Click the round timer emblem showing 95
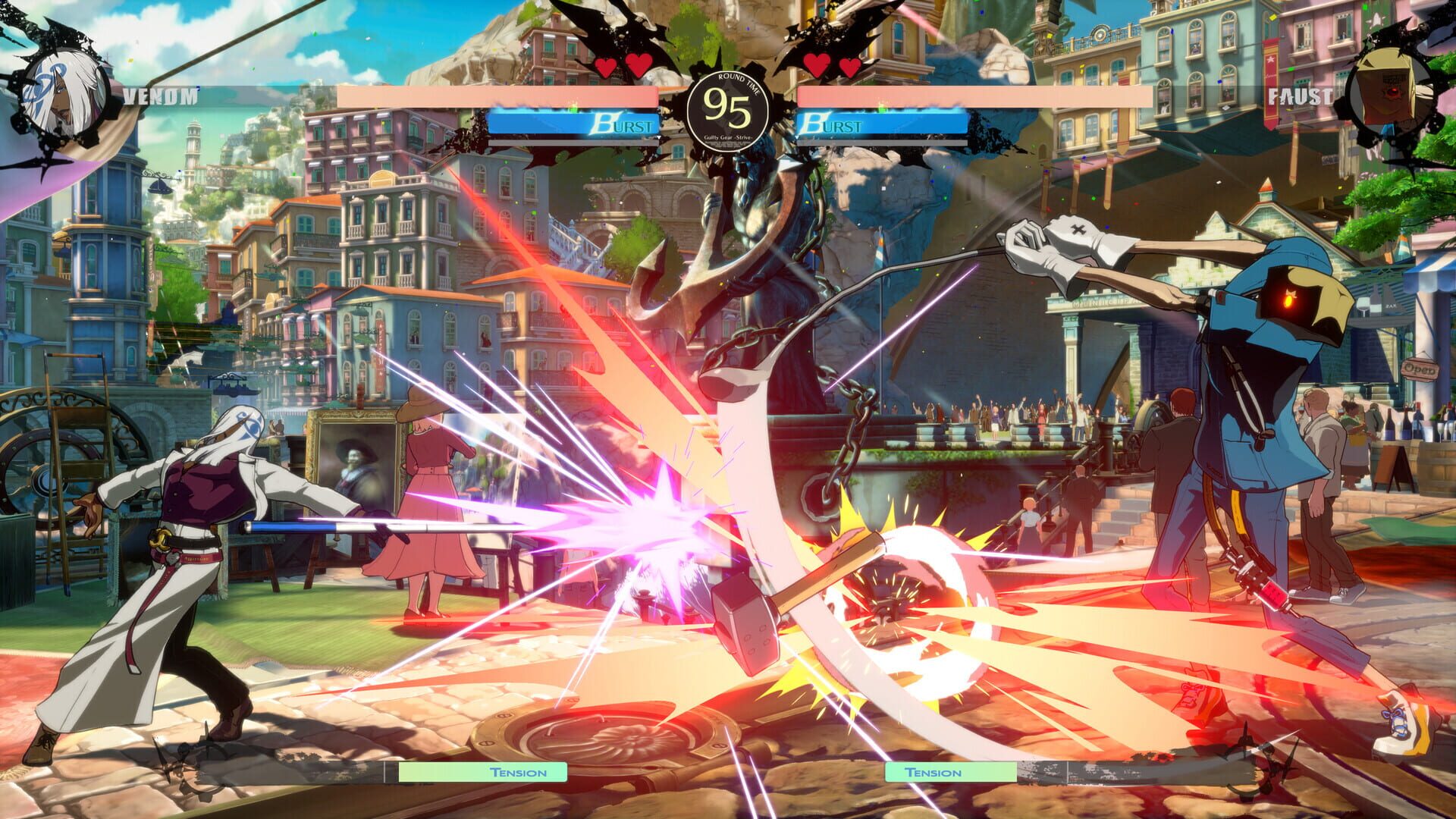Viewport: 1456px width, 819px height. [x=728, y=106]
